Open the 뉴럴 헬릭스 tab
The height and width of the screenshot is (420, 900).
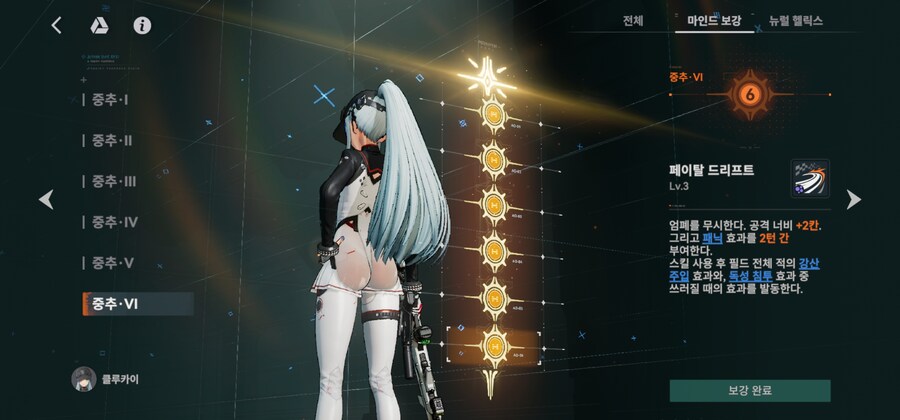click(x=796, y=20)
